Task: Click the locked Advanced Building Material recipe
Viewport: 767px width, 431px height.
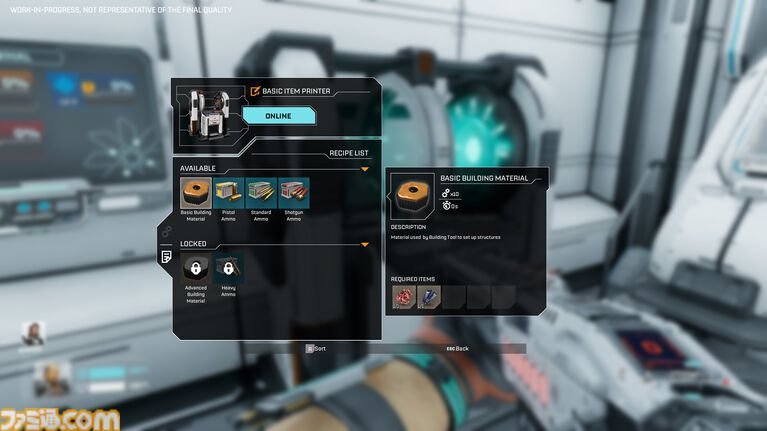Action: [196, 268]
